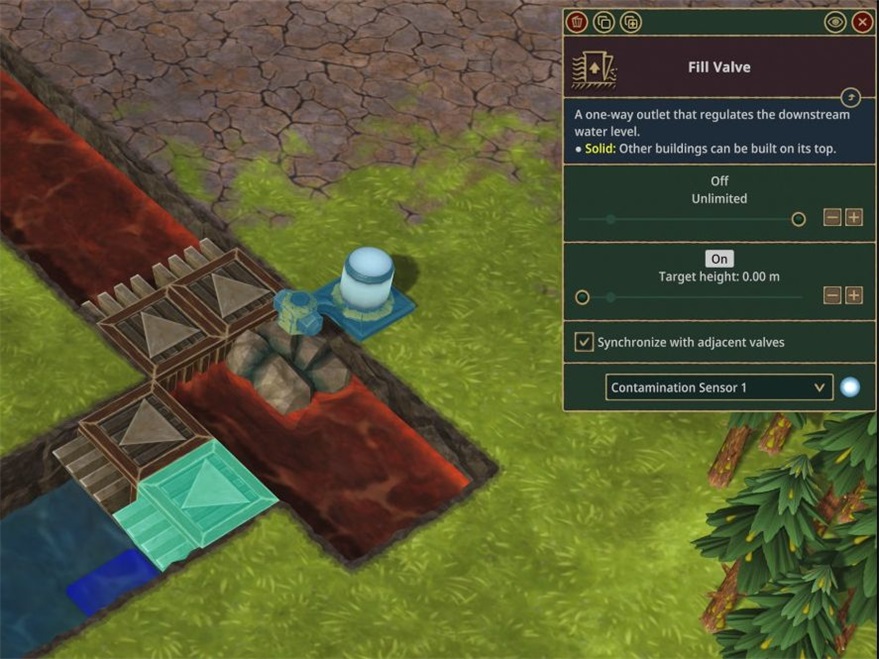
Task: Uncheck Synchronize with adjacent valves
Action: 584,342
